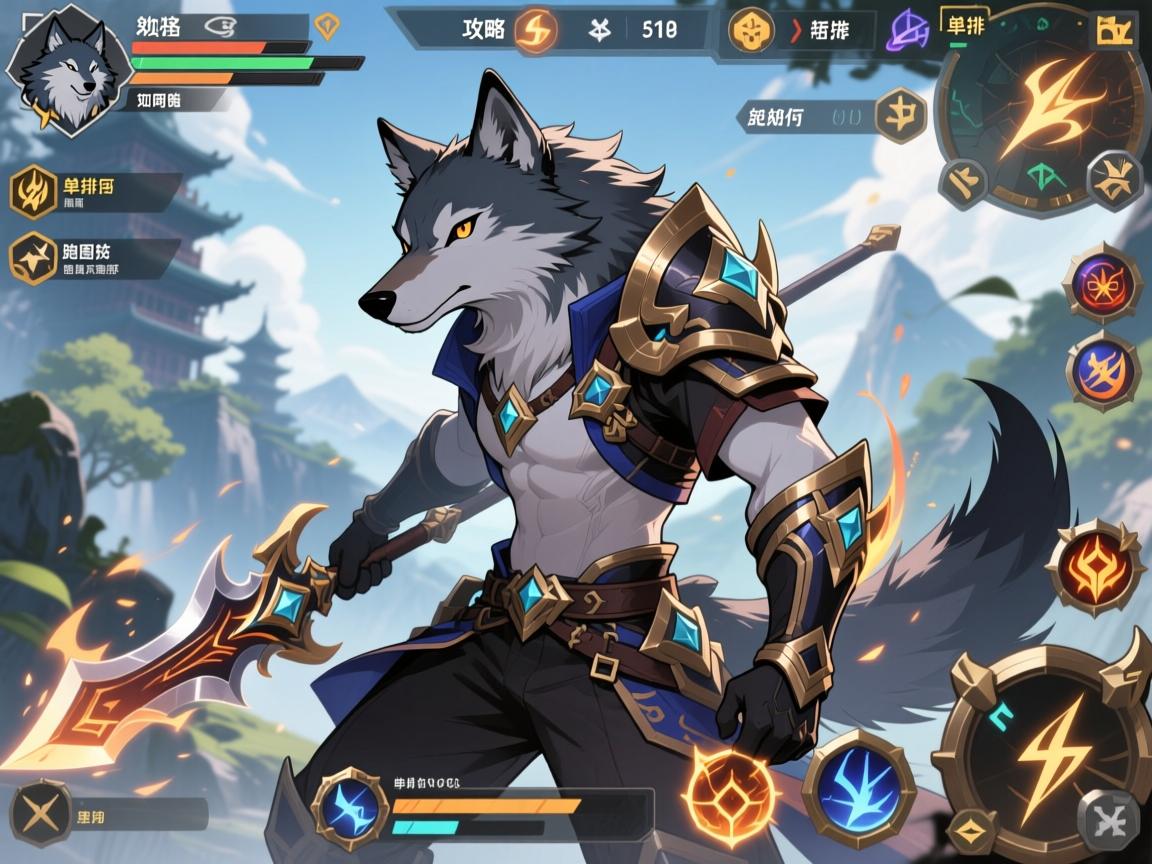This screenshot has width=1152, height=864.
Task: Select the orange lightning icon next to 攻略
Action: [x=534, y=30]
